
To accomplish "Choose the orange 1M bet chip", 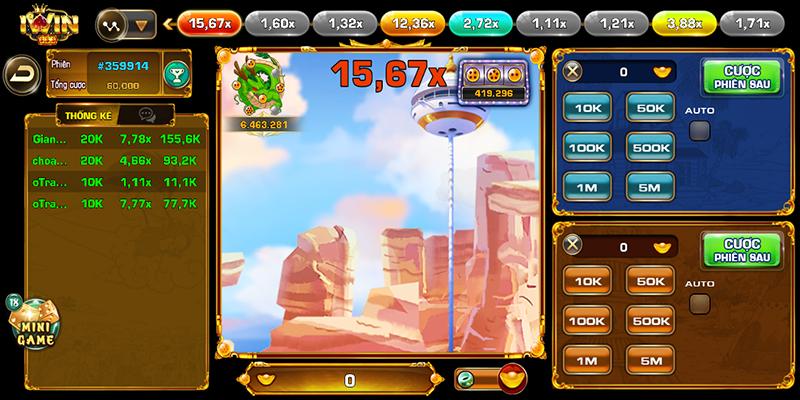I will pyautogui.click(x=587, y=360).
